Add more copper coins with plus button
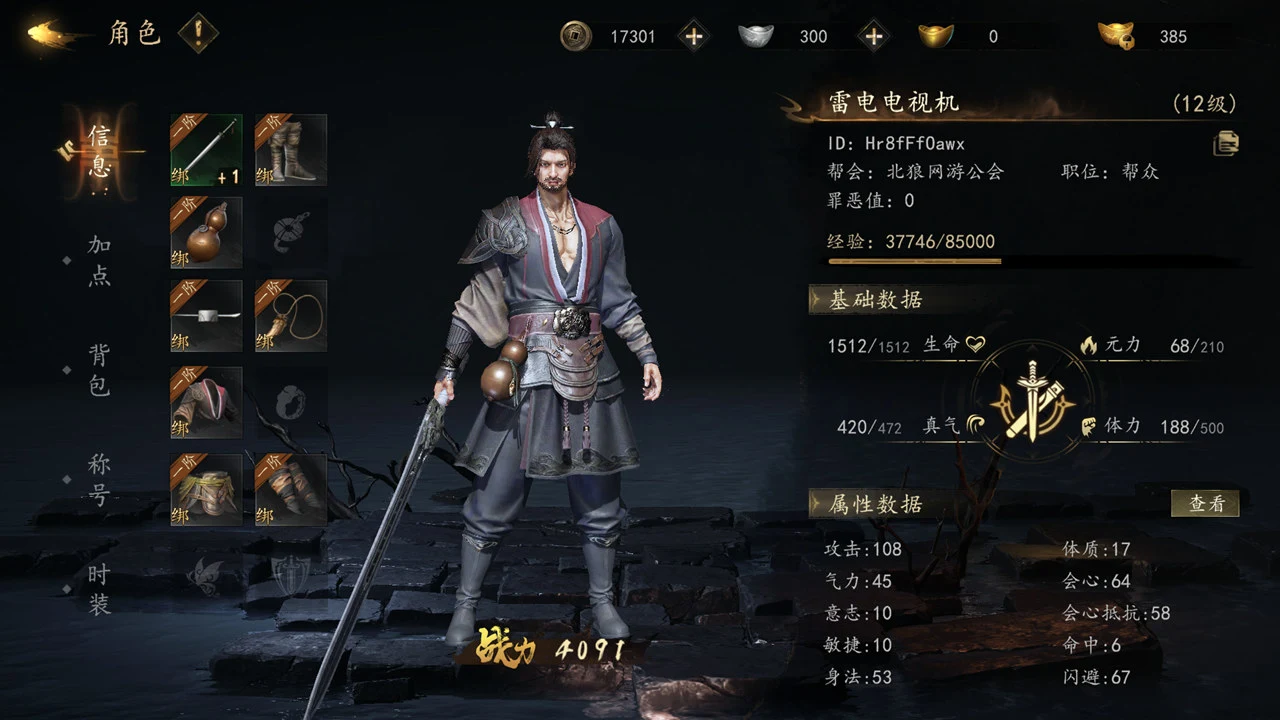This screenshot has width=1280, height=720. tap(693, 36)
